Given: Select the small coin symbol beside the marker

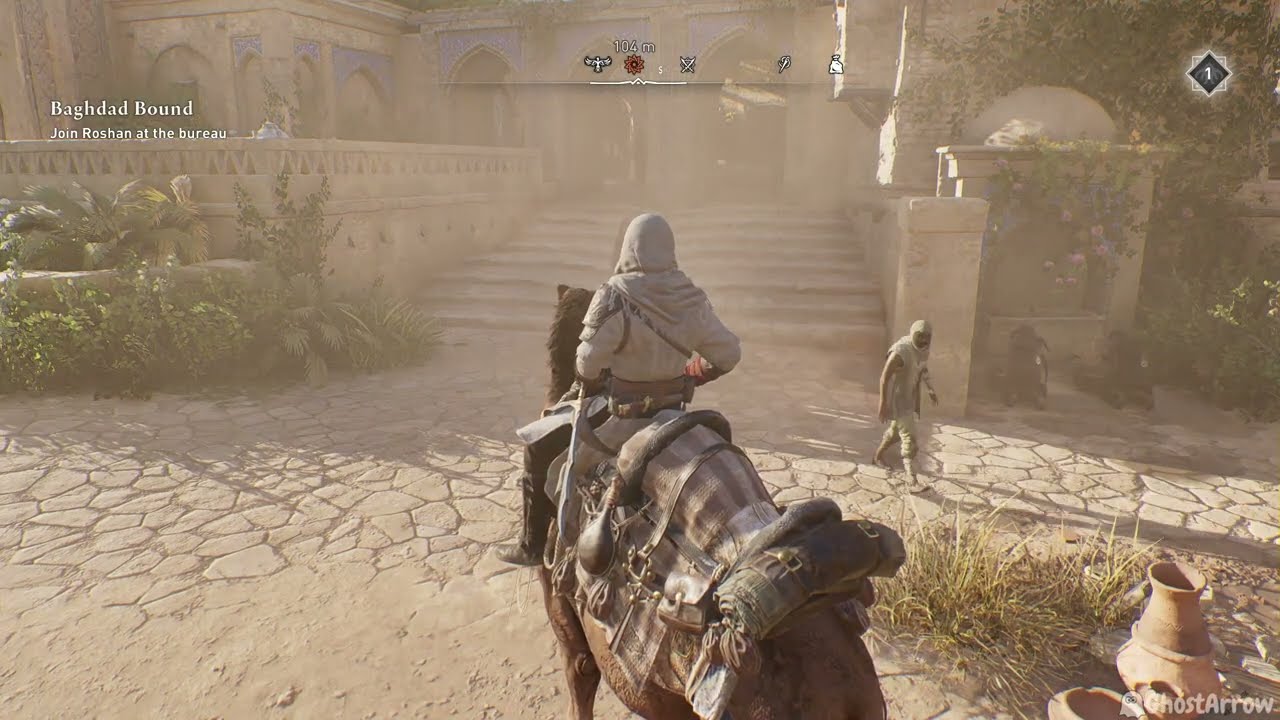Looking at the screenshot, I should 660,68.
